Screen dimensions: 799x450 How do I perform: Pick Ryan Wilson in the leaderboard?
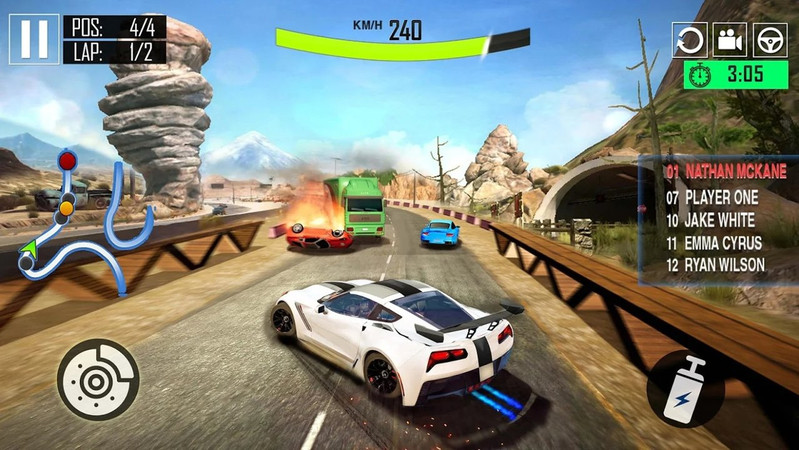(715, 265)
